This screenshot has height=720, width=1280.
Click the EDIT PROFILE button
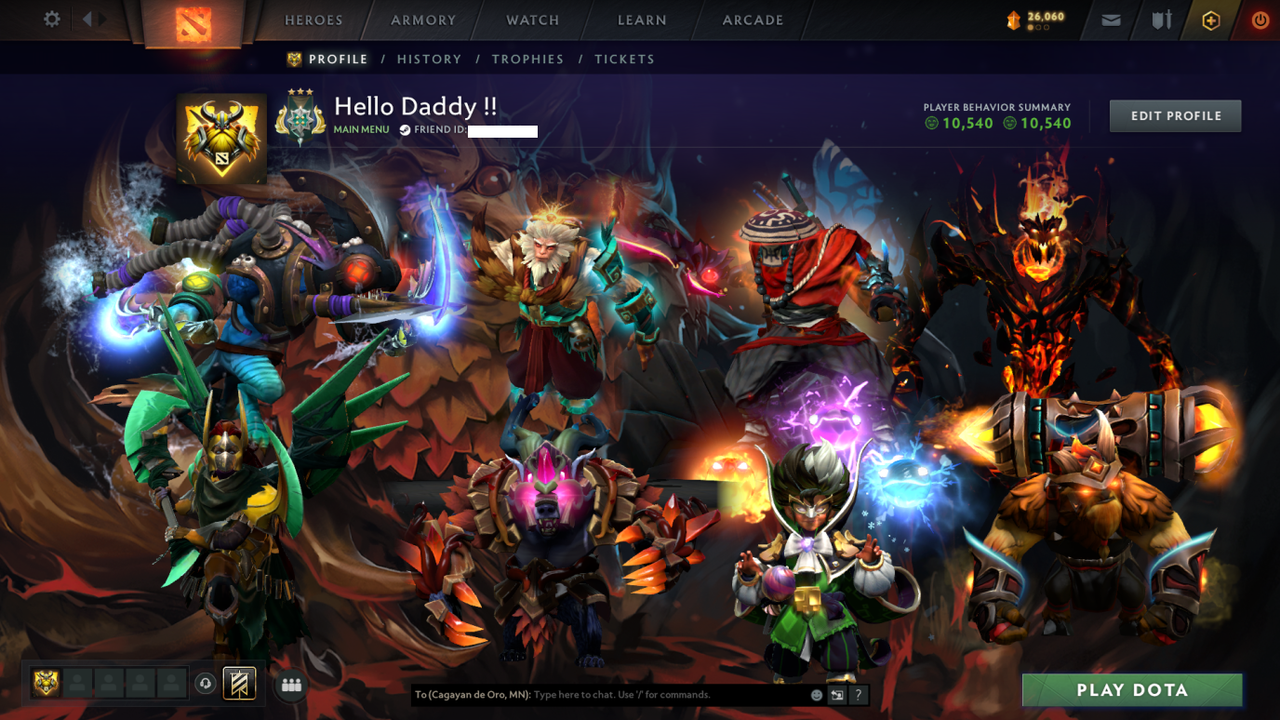point(1175,115)
